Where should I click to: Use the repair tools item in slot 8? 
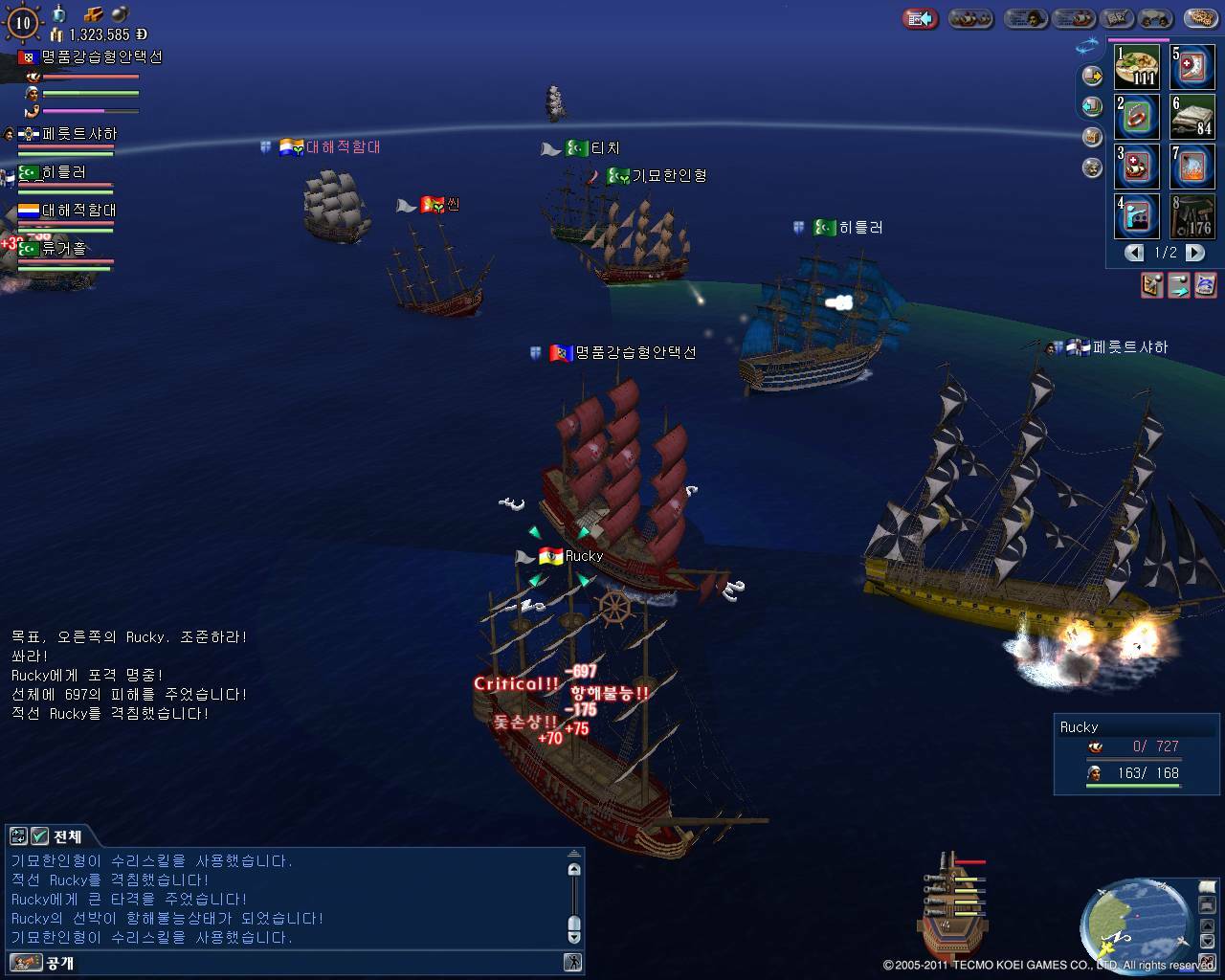(1192, 216)
